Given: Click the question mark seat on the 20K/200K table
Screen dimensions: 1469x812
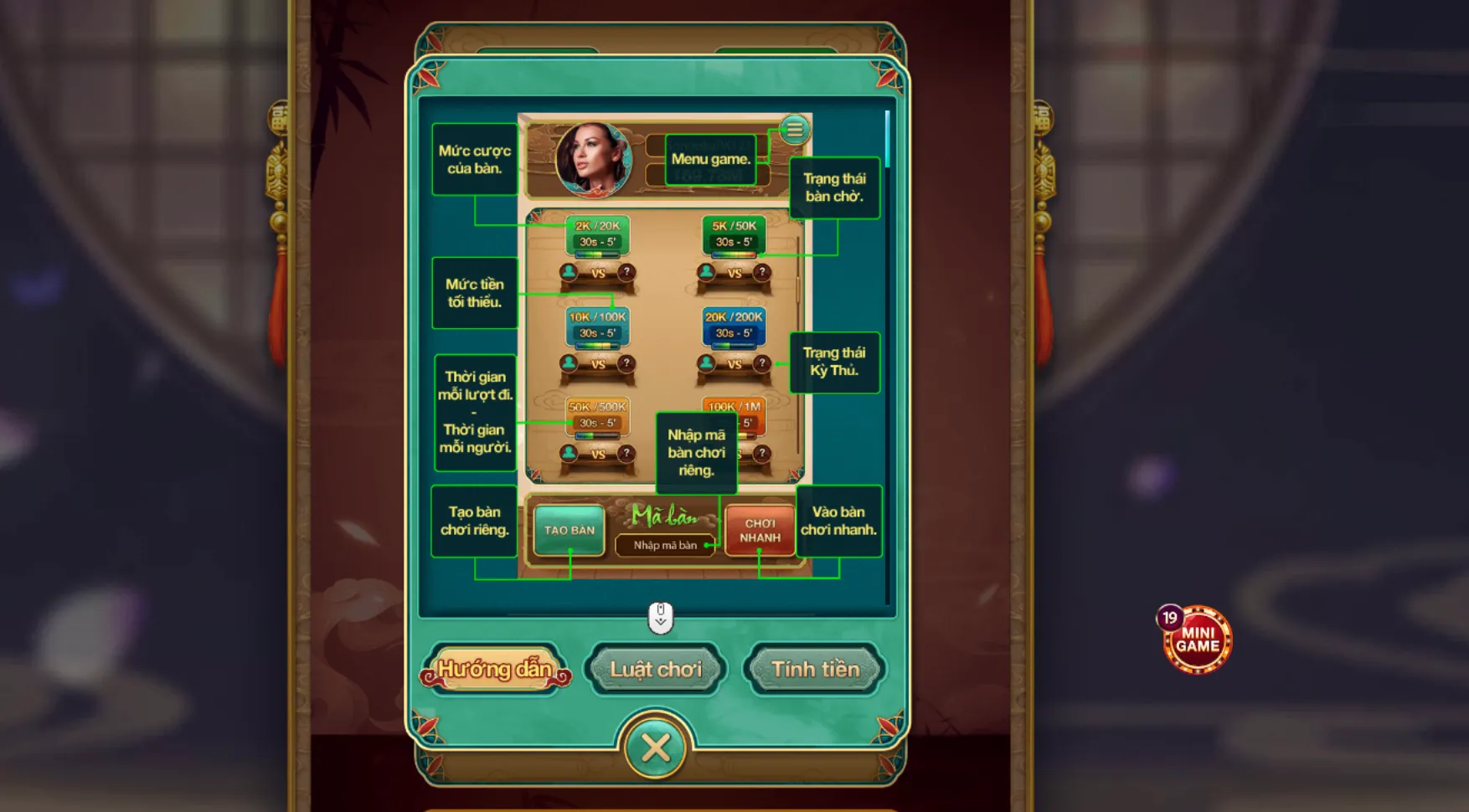Looking at the screenshot, I should coord(760,363).
